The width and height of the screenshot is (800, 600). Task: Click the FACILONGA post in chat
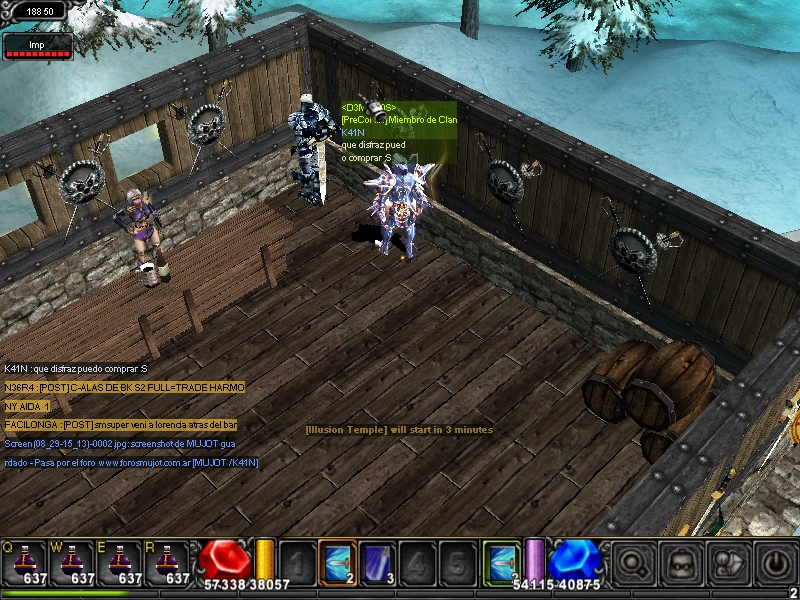point(120,425)
